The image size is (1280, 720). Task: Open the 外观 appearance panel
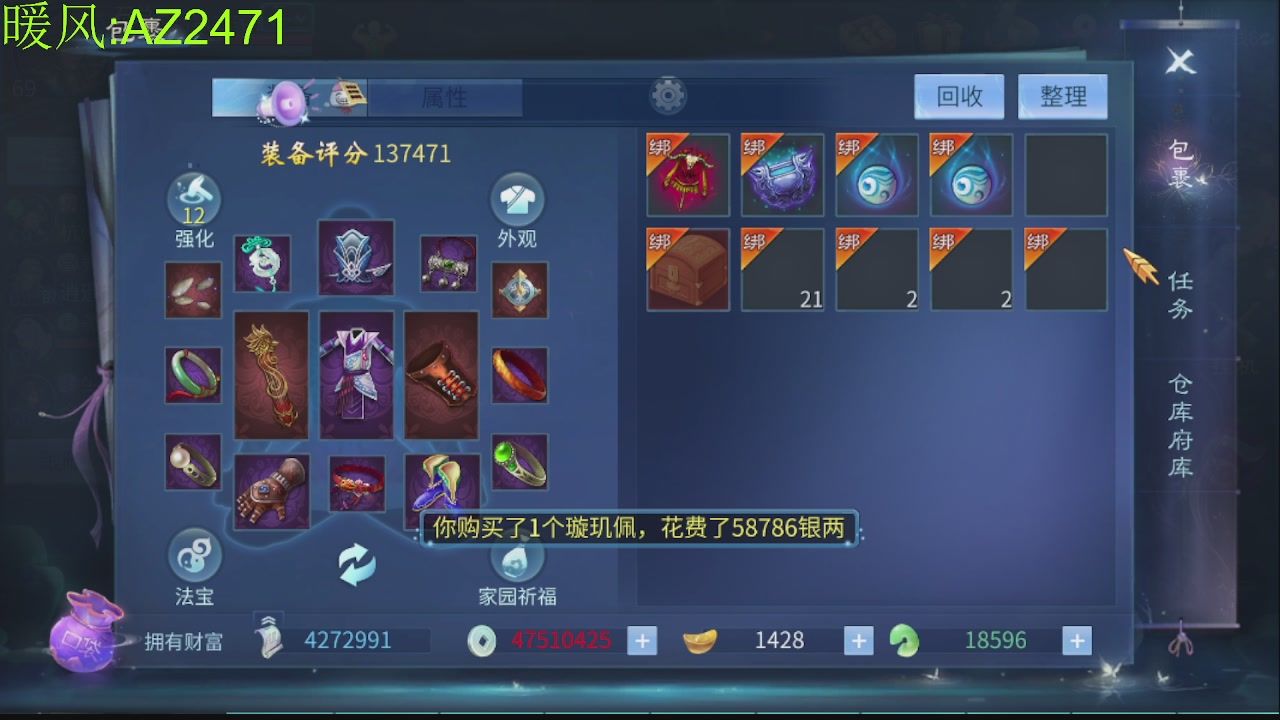point(517,200)
